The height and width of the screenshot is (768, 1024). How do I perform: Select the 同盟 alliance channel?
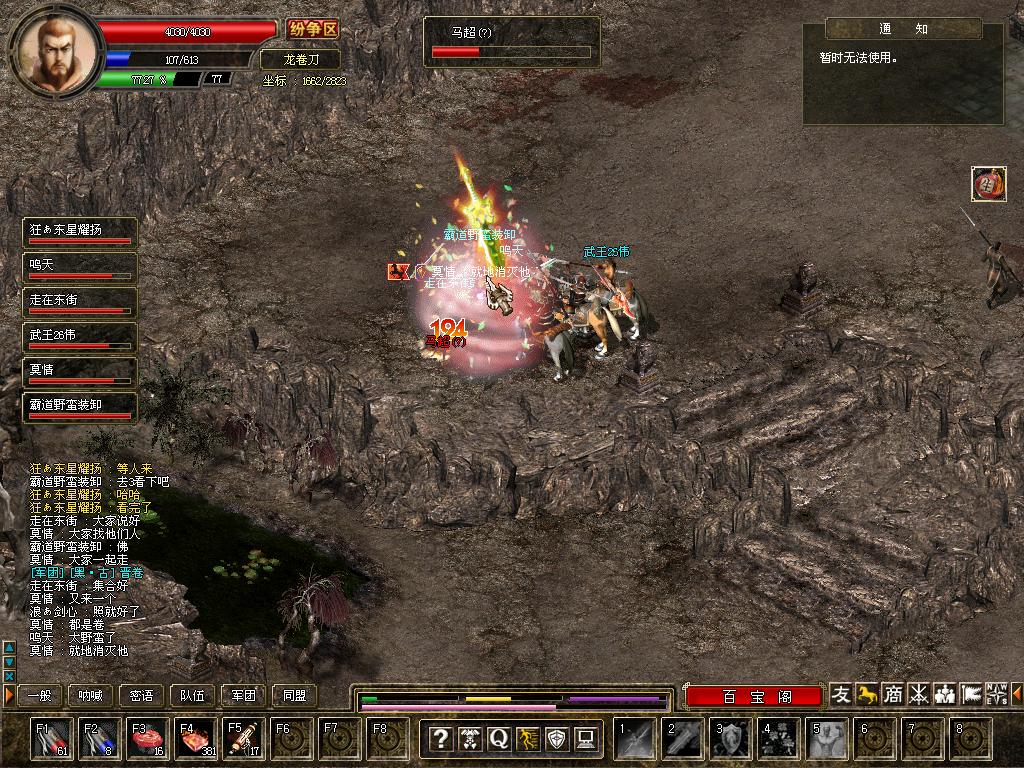[295, 696]
